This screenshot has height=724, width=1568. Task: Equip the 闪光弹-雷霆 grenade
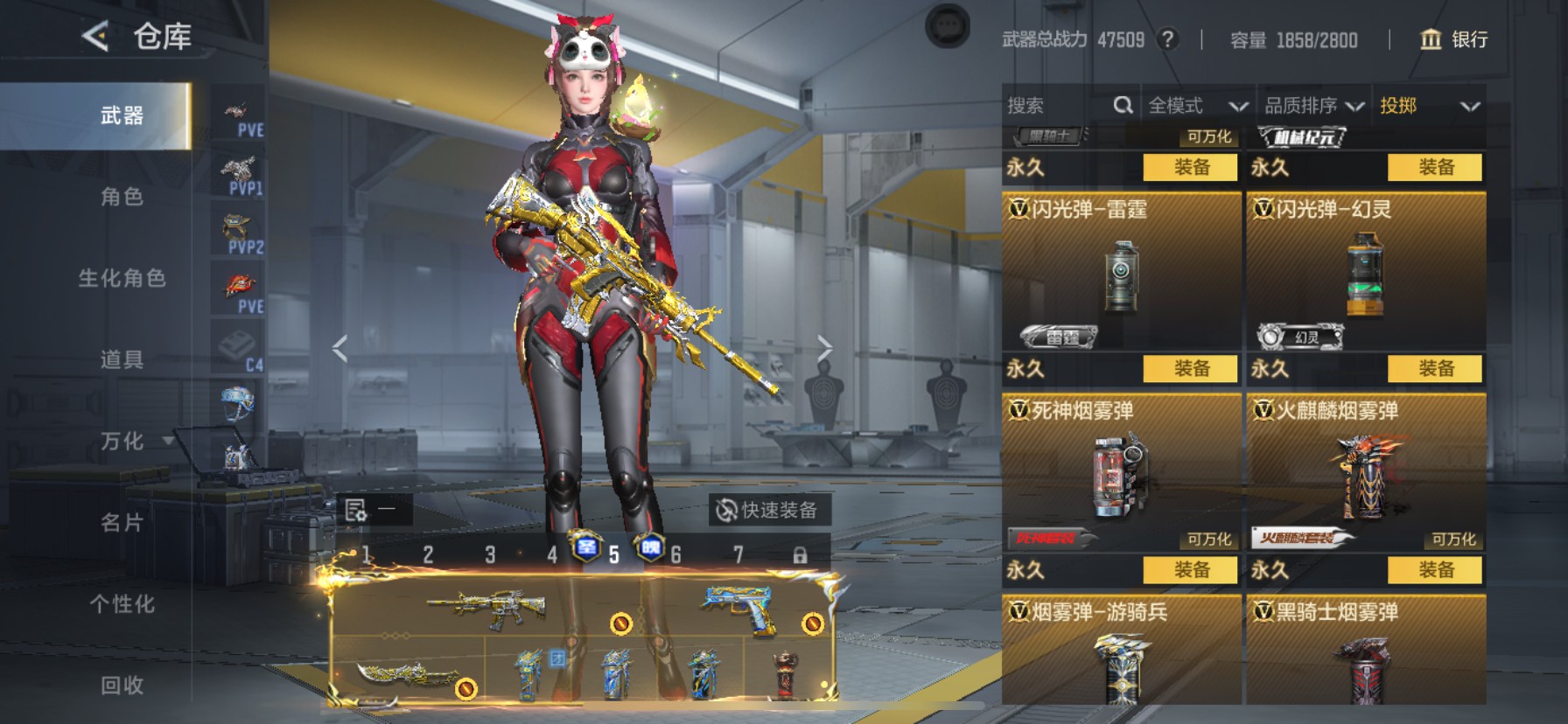(1191, 369)
